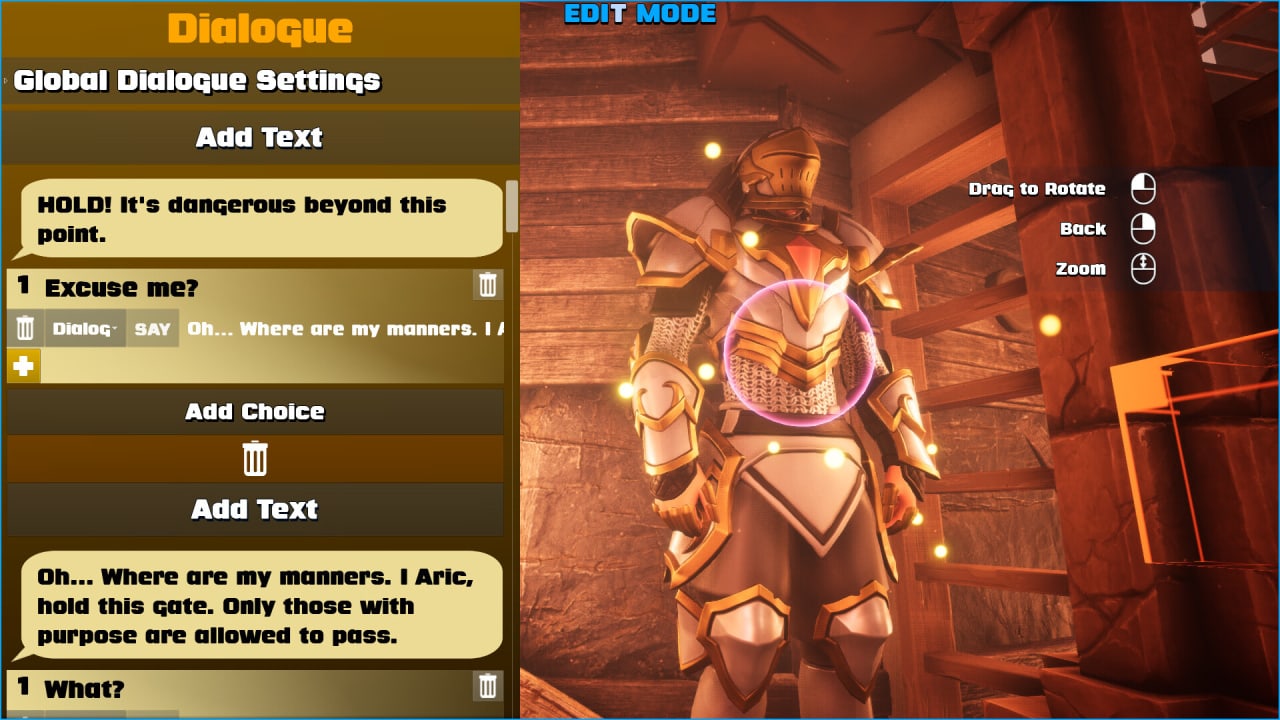This screenshot has width=1280, height=720.
Task: Click the dialogue panel scrollbar handle
Action: (x=512, y=205)
